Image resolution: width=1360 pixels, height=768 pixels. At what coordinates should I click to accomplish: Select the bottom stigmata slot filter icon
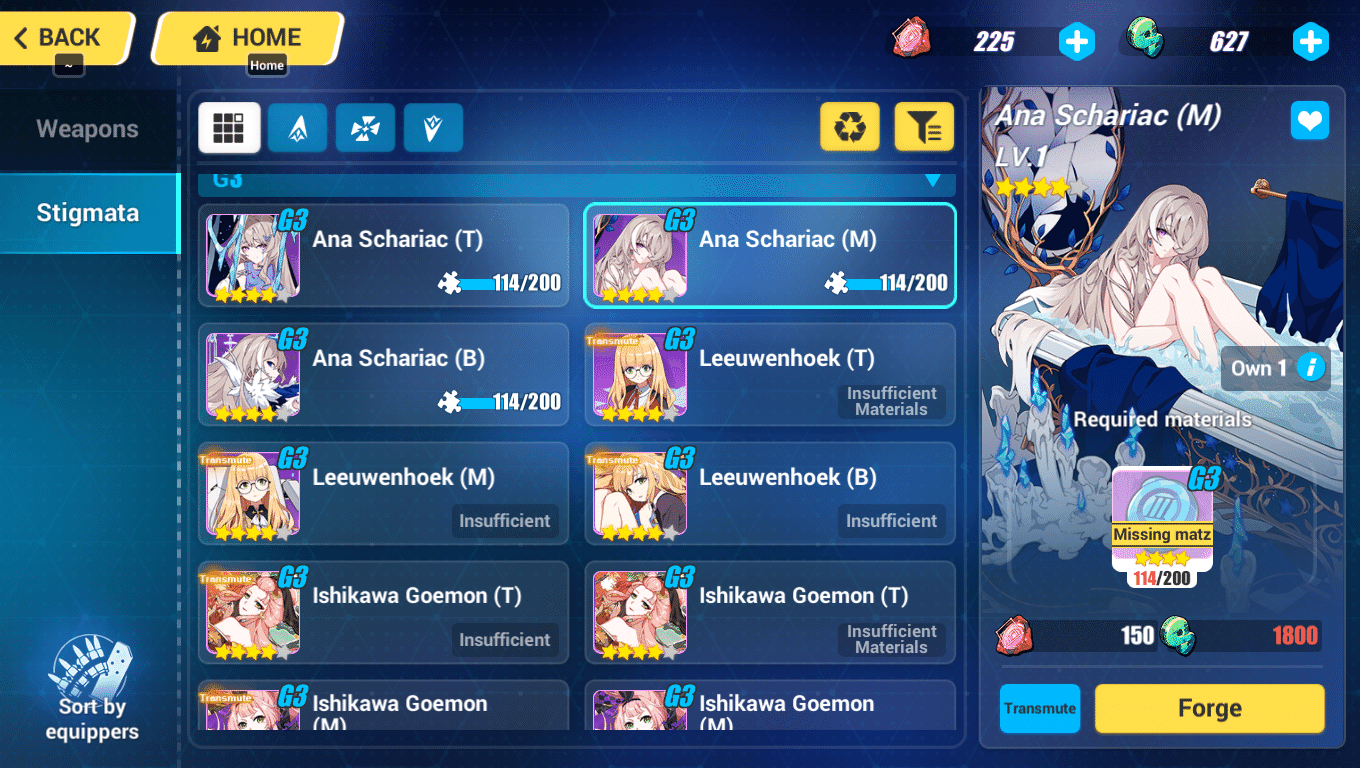[x=433, y=127]
